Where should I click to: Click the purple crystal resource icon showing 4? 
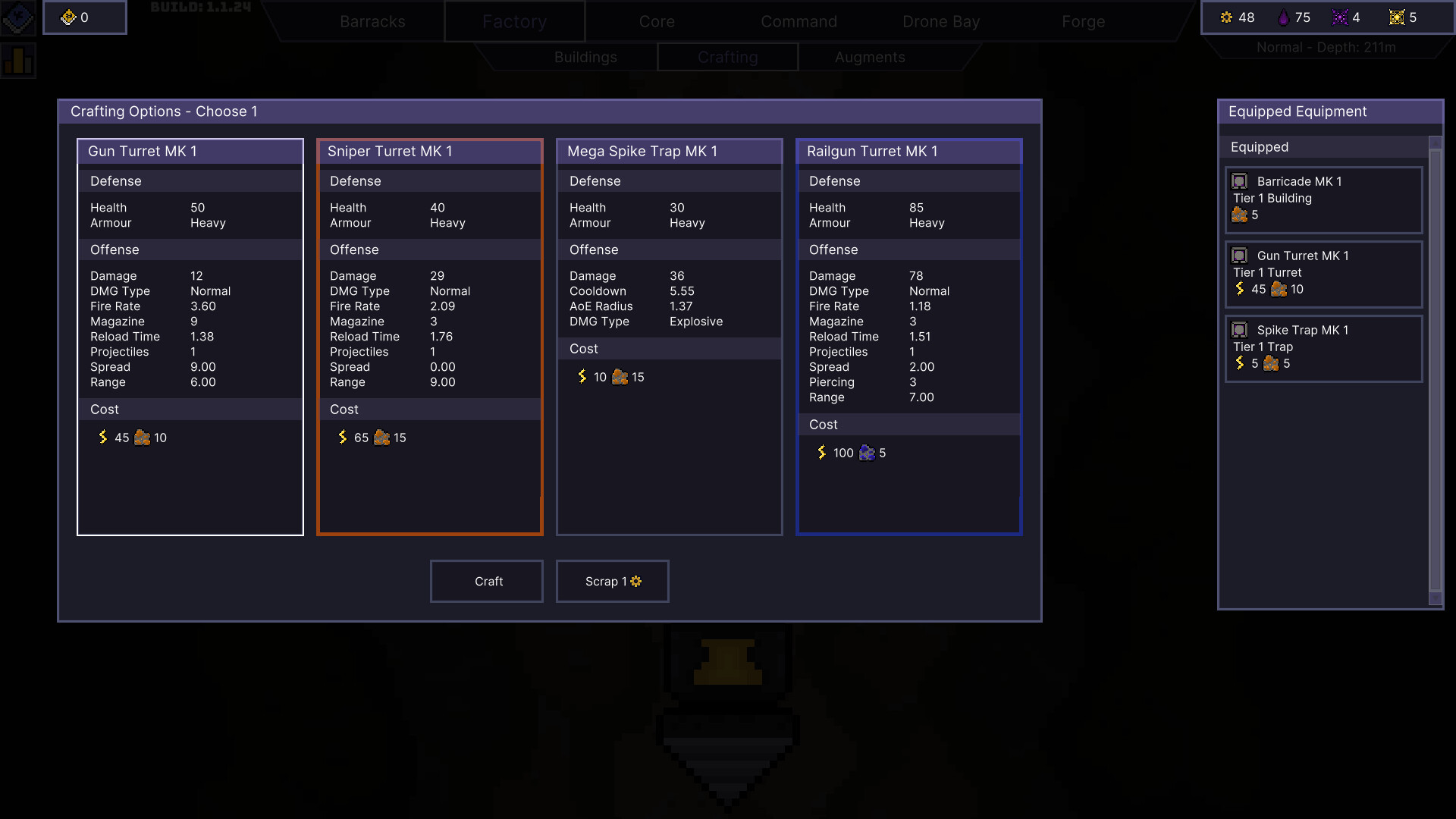[1339, 17]
